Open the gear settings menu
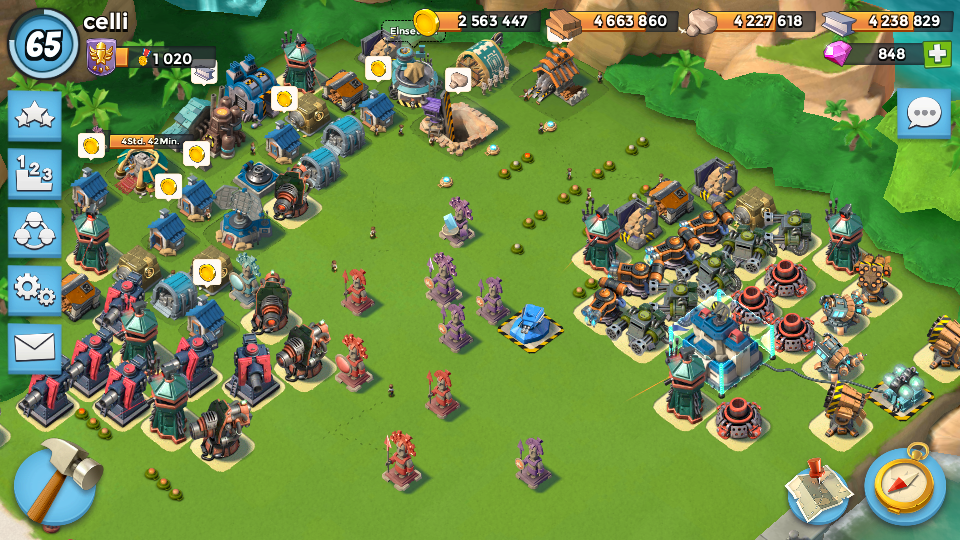Viewport: 960px width, 540px height. coord(35,290)
